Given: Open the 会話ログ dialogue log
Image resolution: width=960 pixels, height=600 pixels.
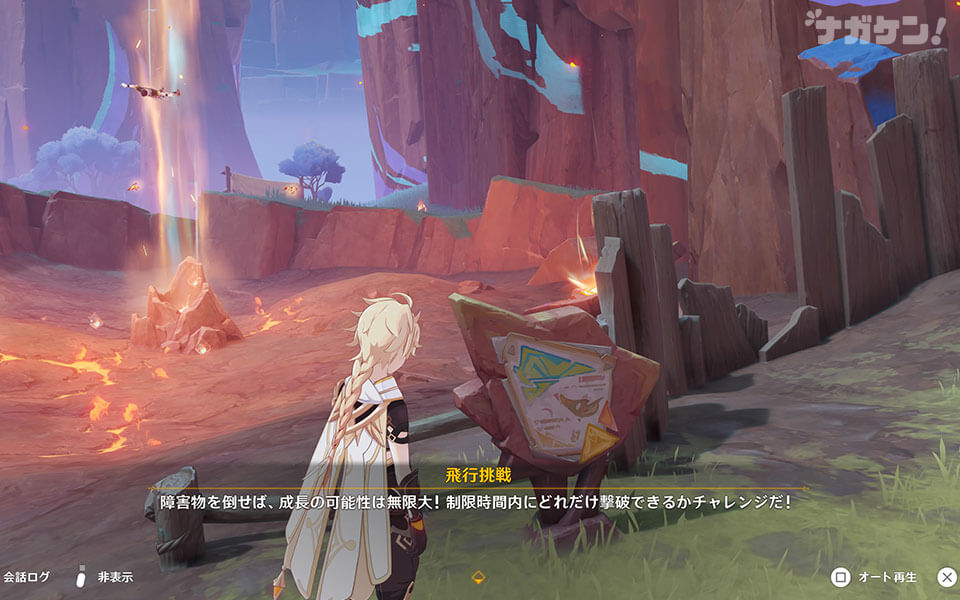Looking at the screenshot, I should [x=26, y=577].
